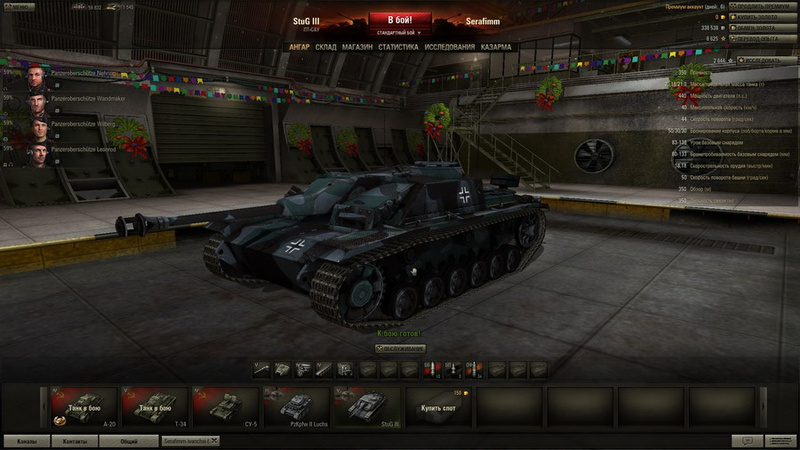Extend premium with Продлить премиум button

[762, 6]
